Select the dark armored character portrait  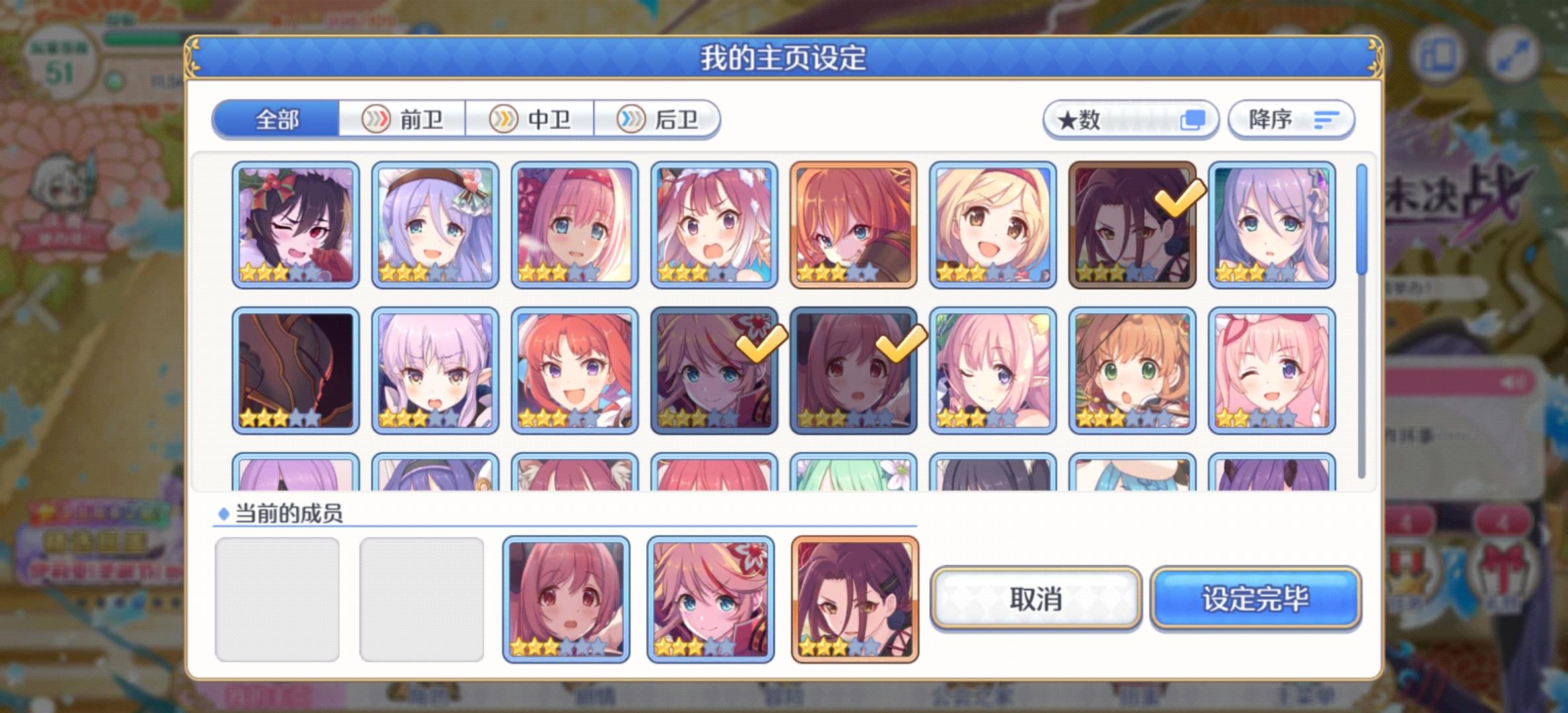[x=296, y=370]
